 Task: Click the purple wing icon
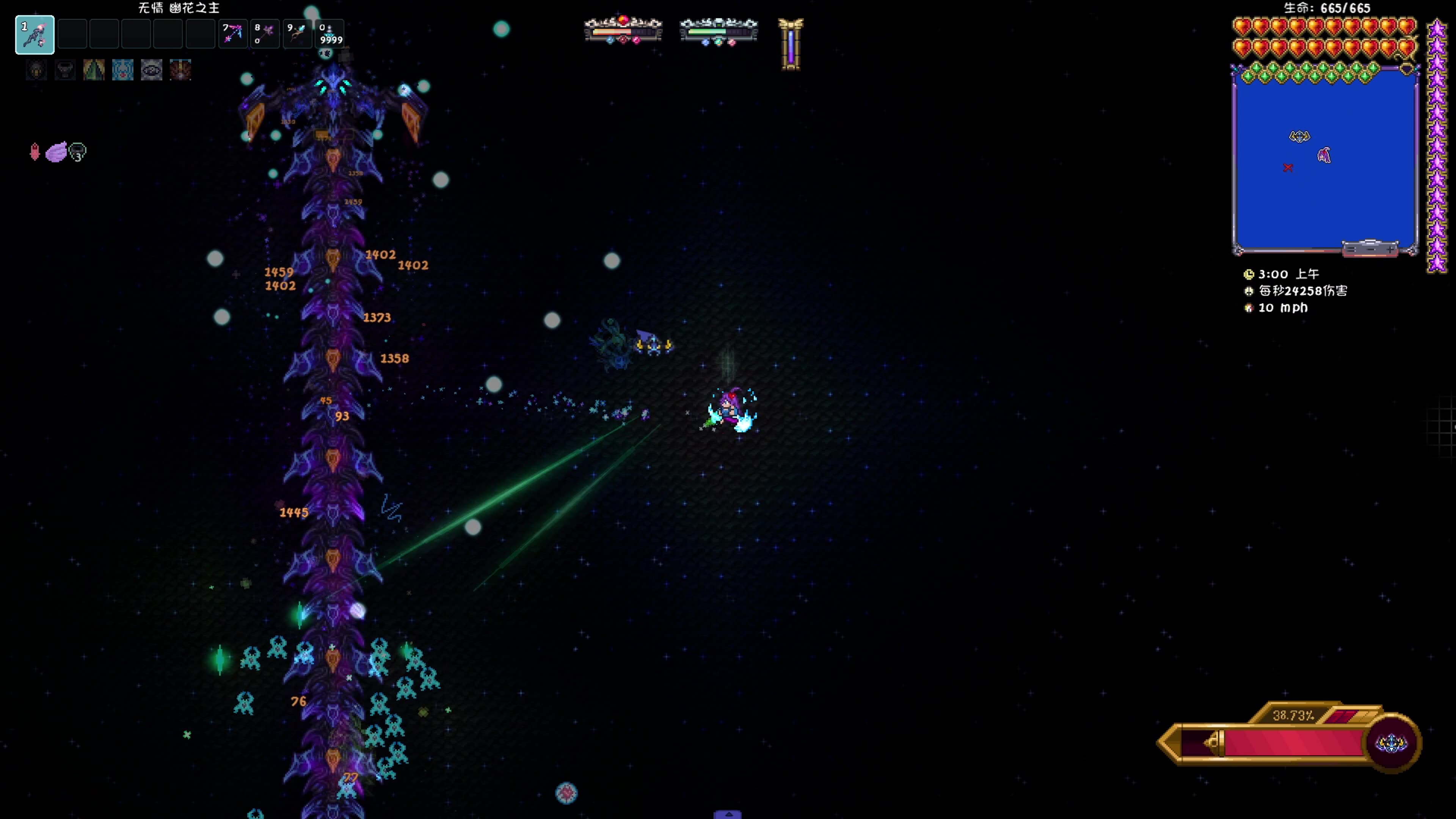click(x=56, y=152)
